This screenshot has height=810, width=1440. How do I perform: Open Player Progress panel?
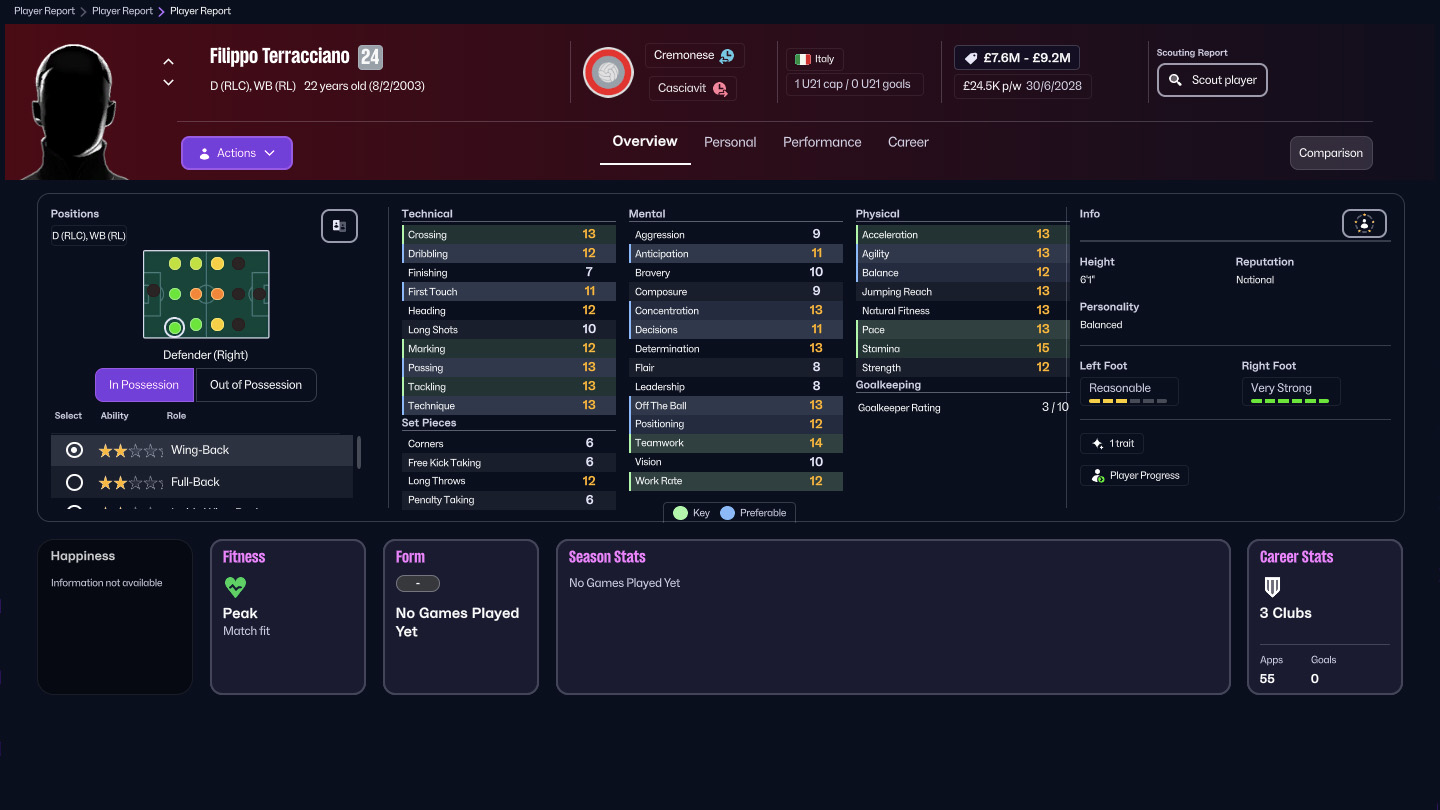point(1134,475)
